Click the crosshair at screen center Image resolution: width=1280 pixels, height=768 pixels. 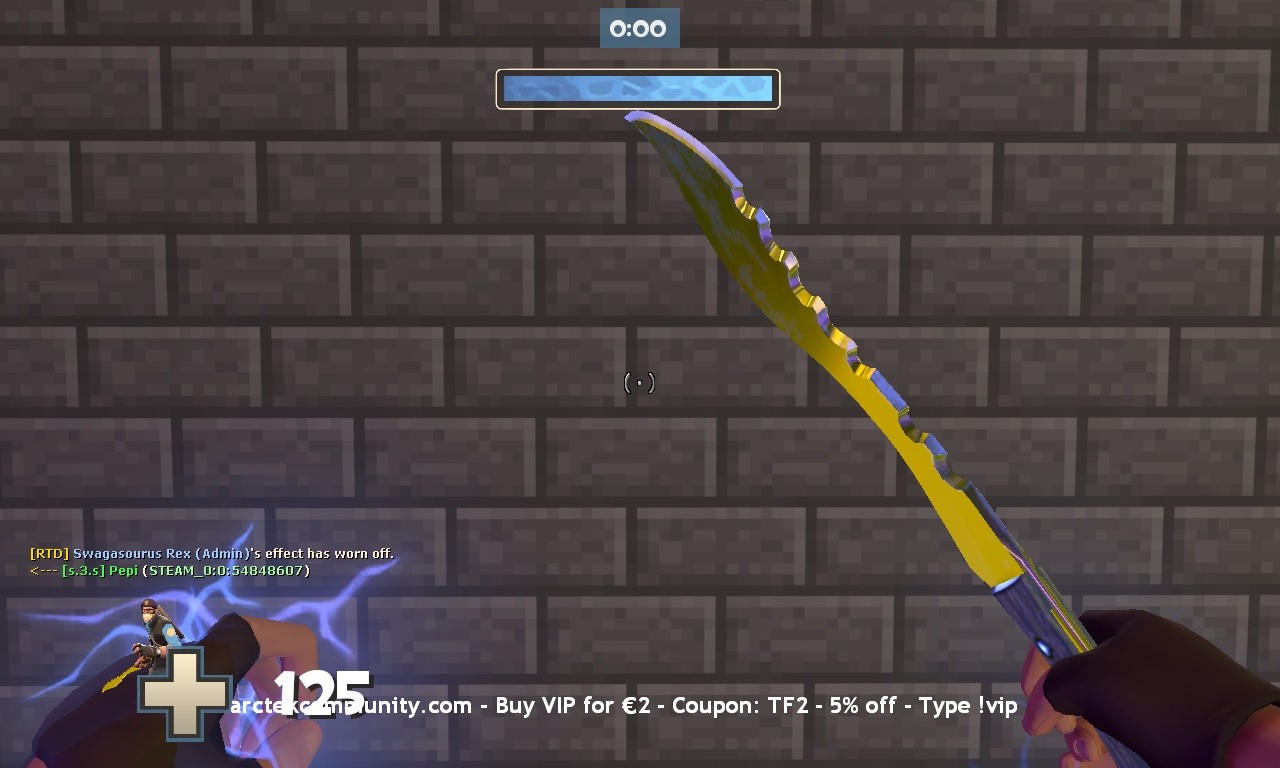[x=638, y=382]
